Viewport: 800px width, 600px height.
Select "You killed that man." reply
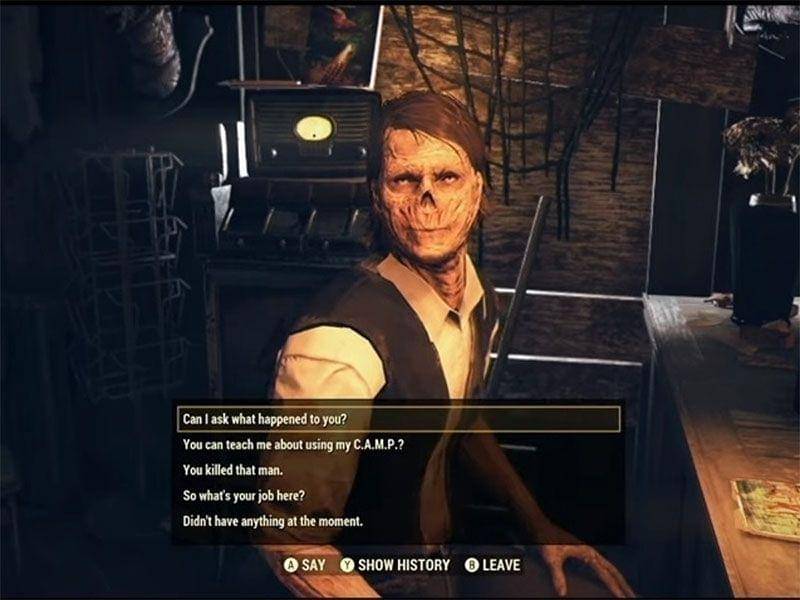point(234,470)
